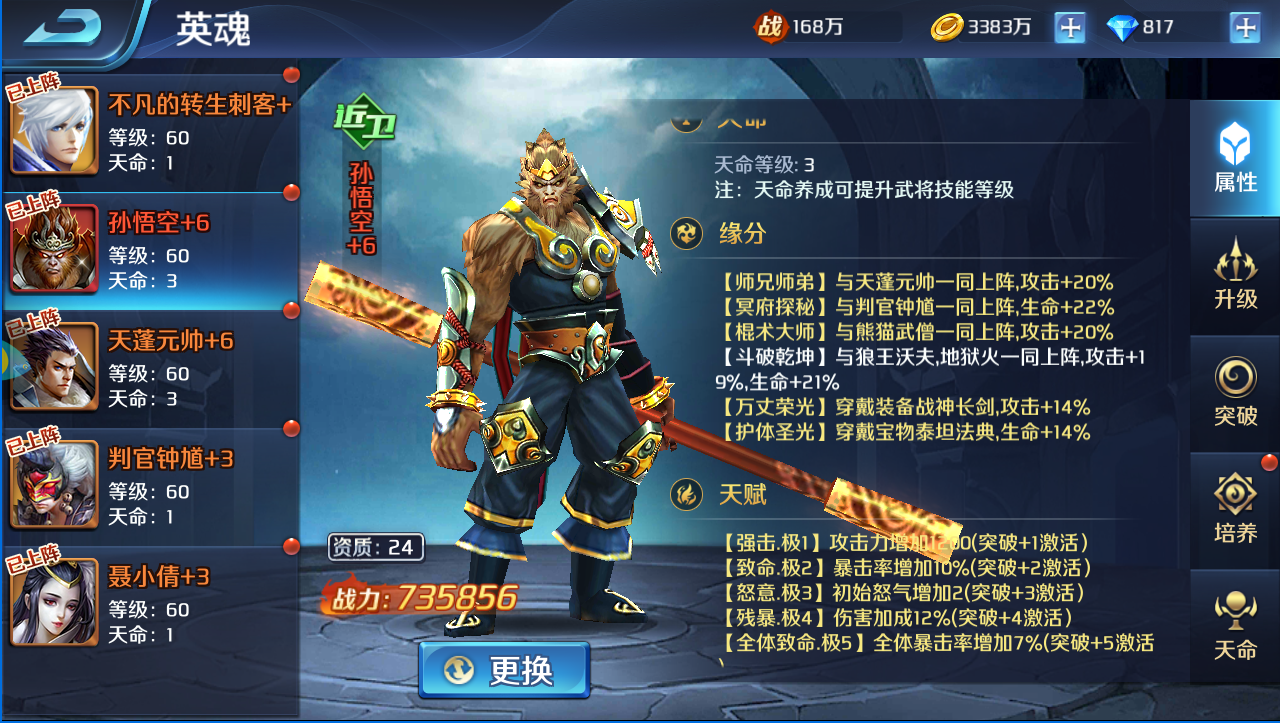This screenshot has height=723, width=1280.
Task: Select hero 聂小倩+3 in the list
Action: coord(150,604)
